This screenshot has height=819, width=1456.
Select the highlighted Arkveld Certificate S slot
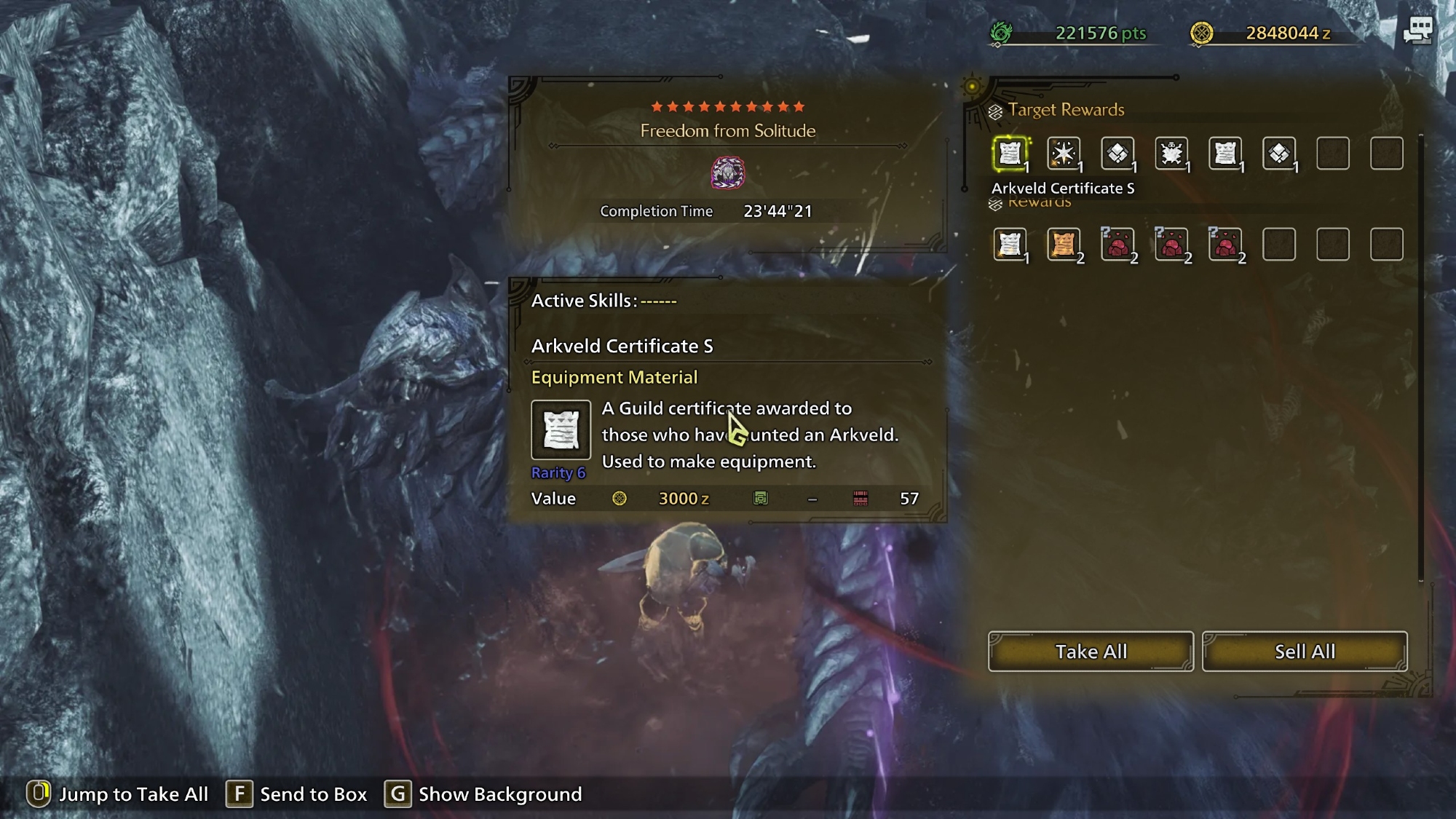pos(1010,154)
